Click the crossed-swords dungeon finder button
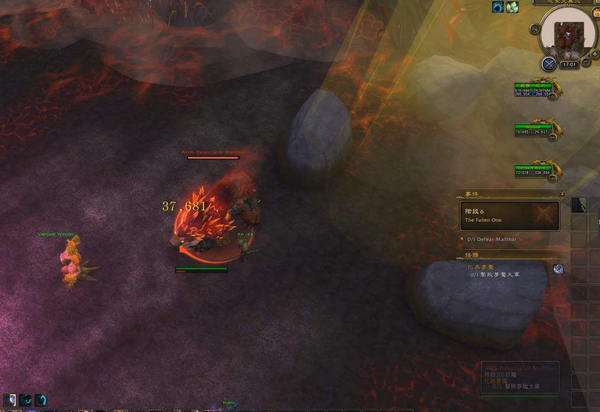This screenshot has height=412, width=600. pyautogui.click(x=548, y=64)
